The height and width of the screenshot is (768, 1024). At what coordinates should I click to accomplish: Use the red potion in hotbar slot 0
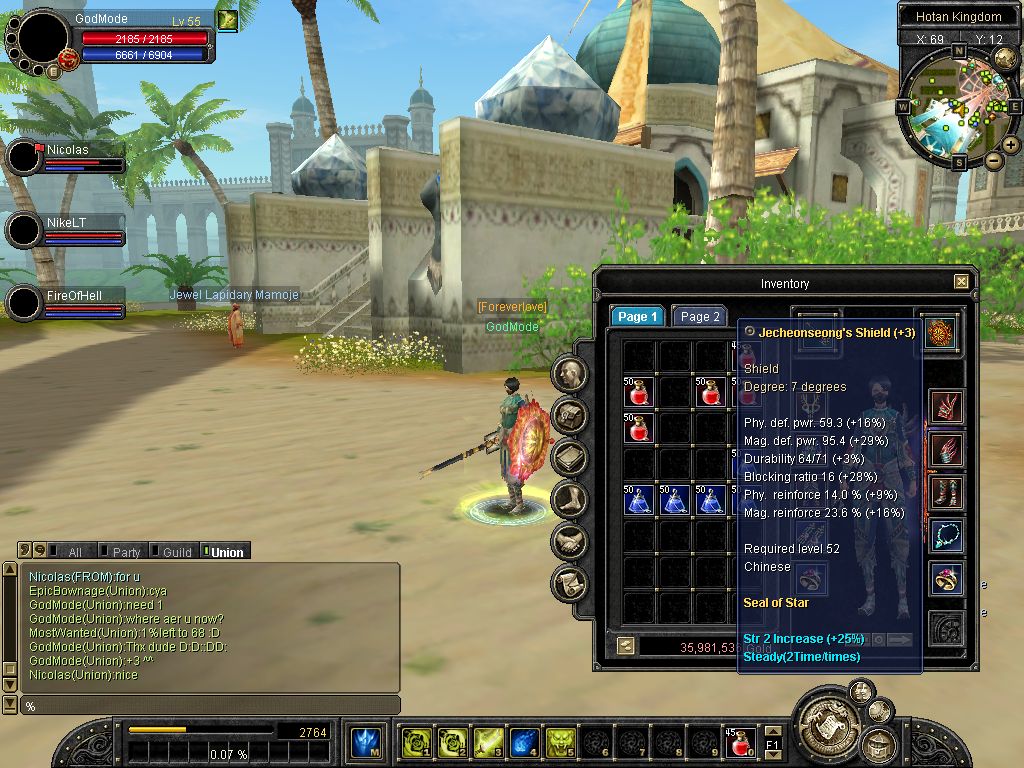tap(742, 743)
